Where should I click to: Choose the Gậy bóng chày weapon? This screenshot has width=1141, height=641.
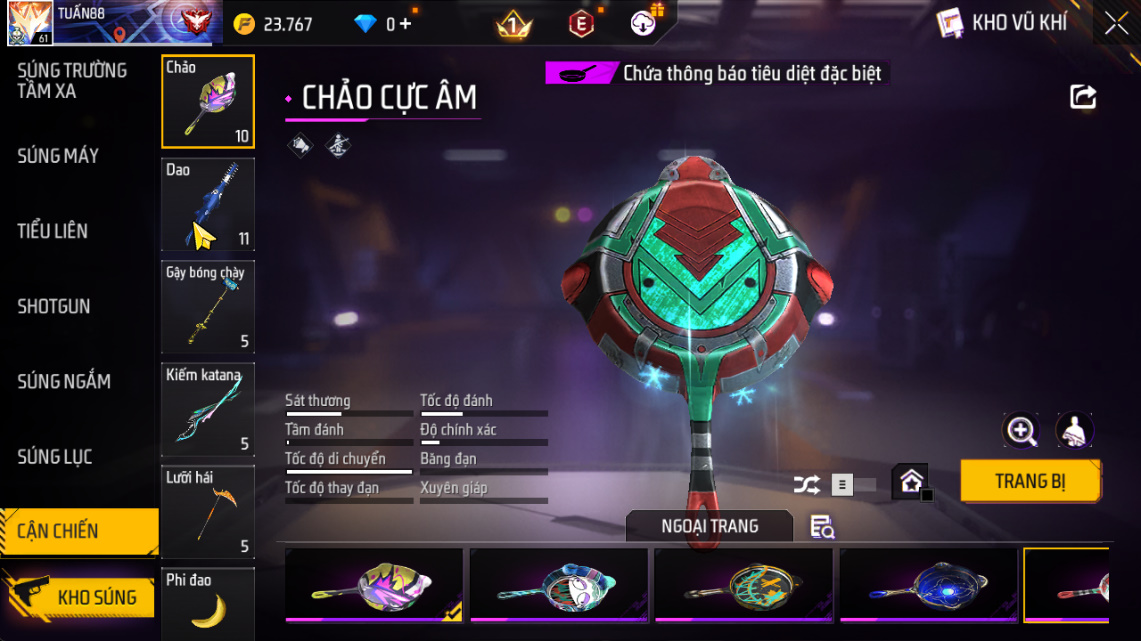tap(208, 308)
